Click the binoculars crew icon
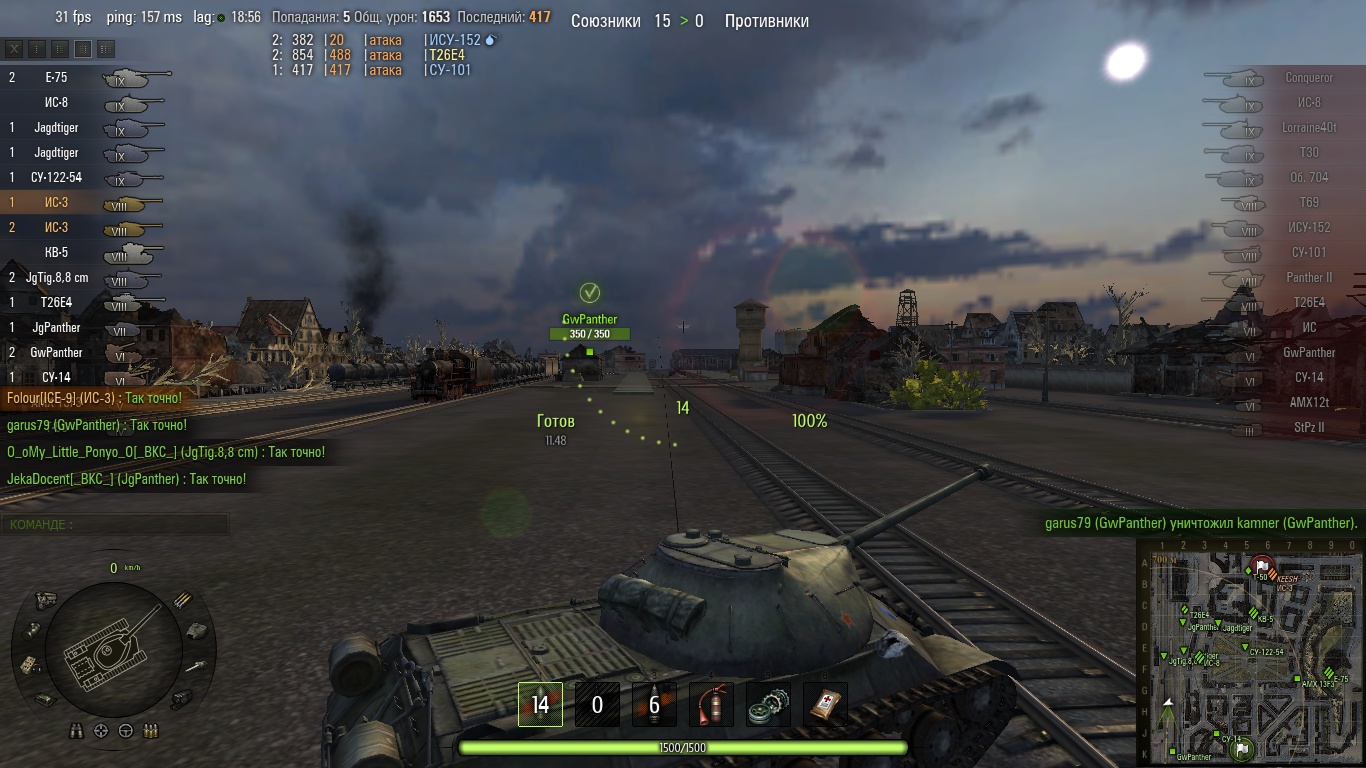 [x=77, y=731]
